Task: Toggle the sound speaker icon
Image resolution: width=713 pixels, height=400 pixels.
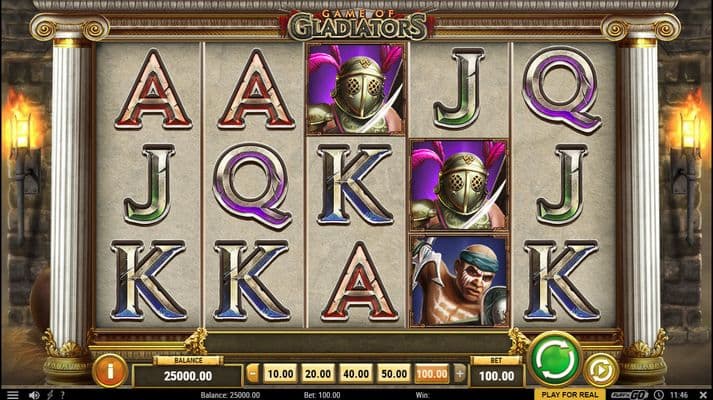Action: coord(32,394)
